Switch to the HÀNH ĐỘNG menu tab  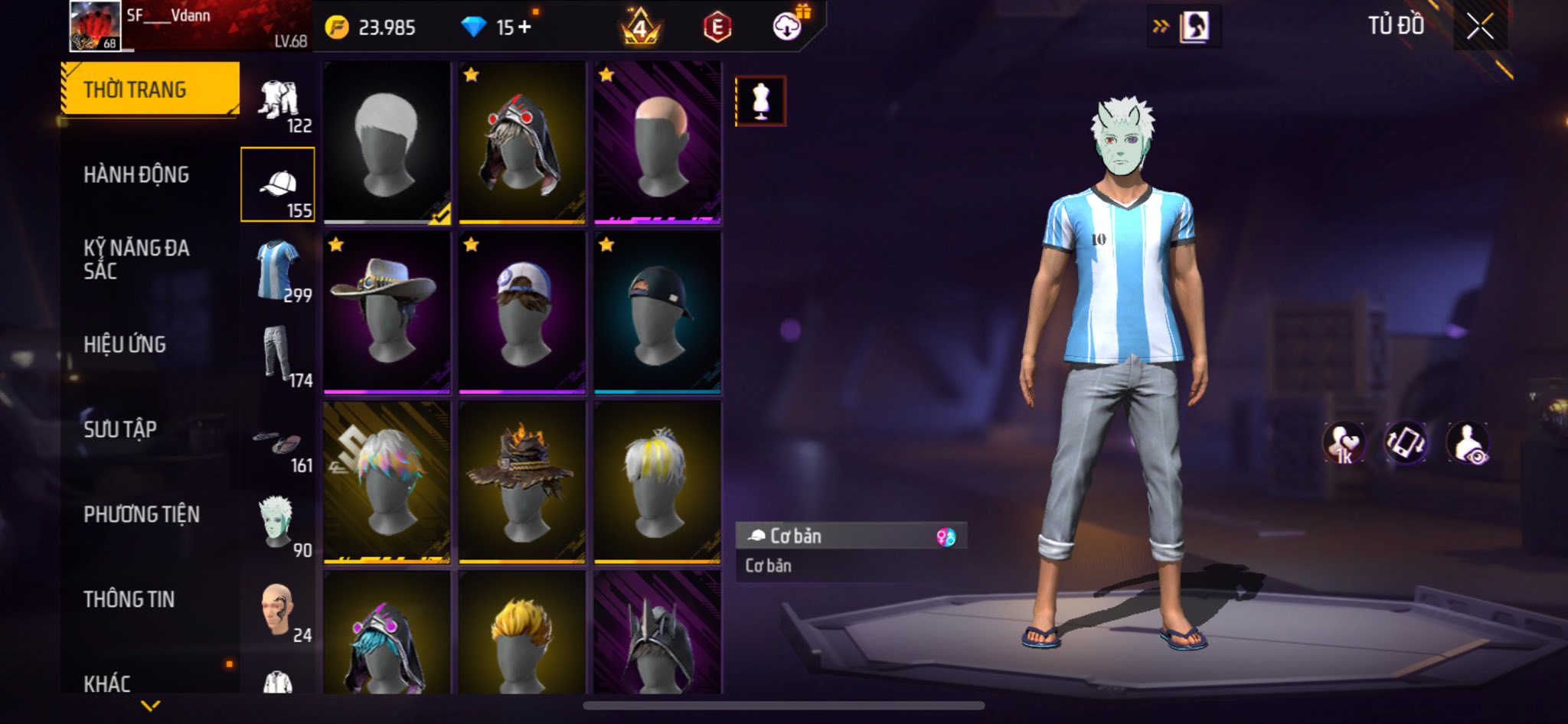click(136, 175)
